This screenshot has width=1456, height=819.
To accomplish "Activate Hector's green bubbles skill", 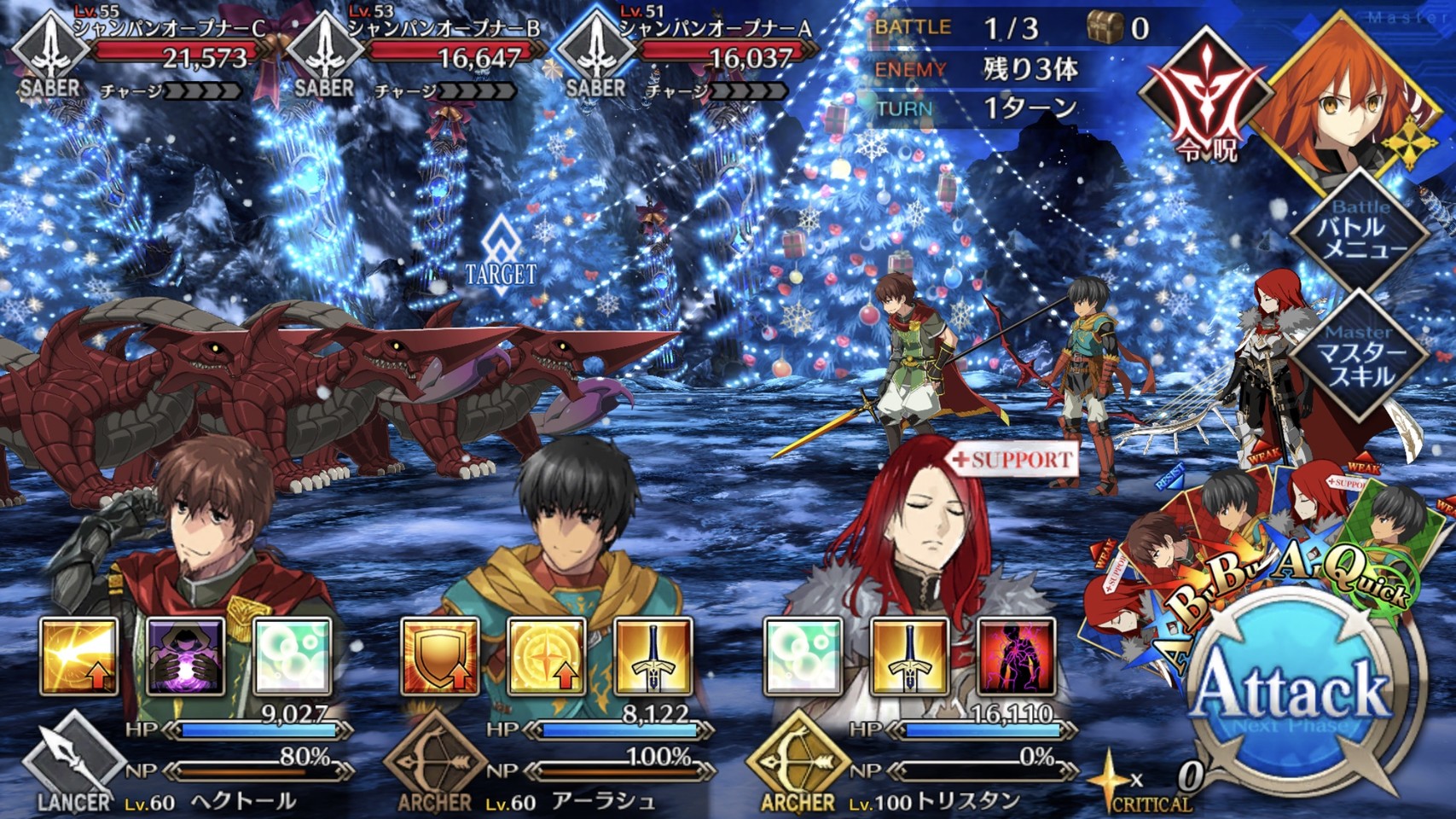I will 292,656.
